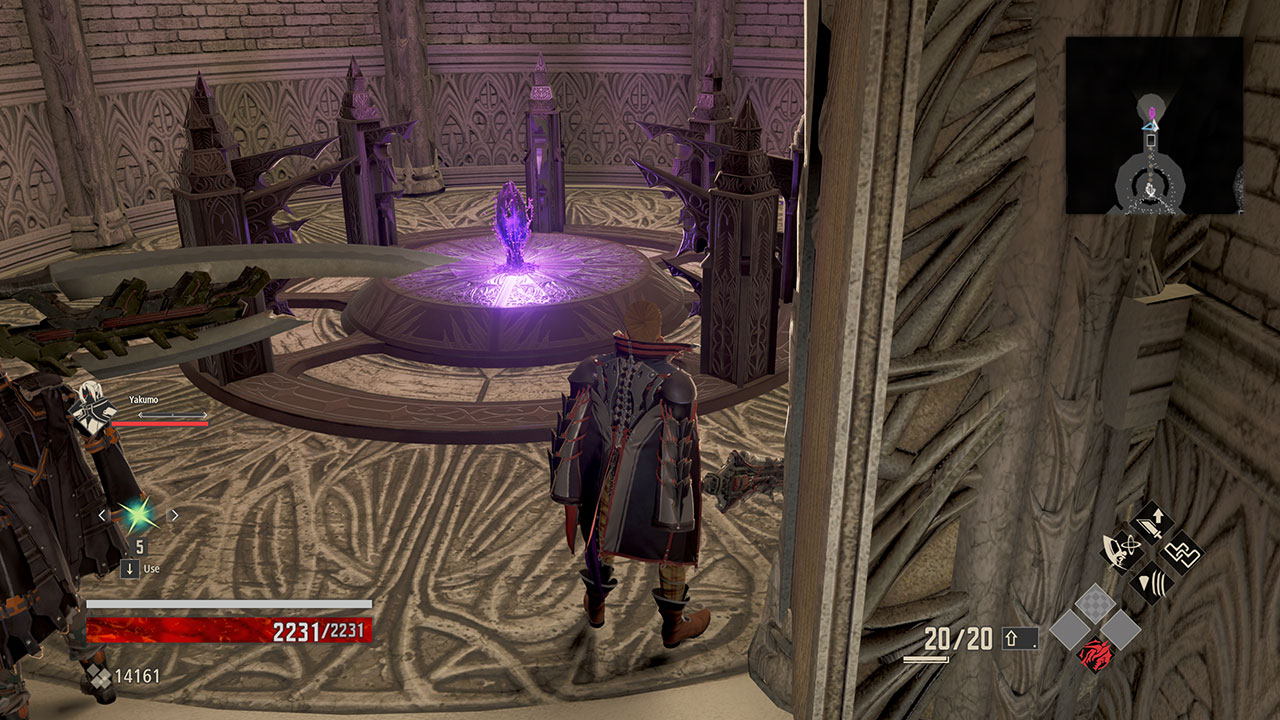Screen dimensions: 1280x720
Task: Click the pink mistle marker on the minimap
Action: (x=1152, y=112)
